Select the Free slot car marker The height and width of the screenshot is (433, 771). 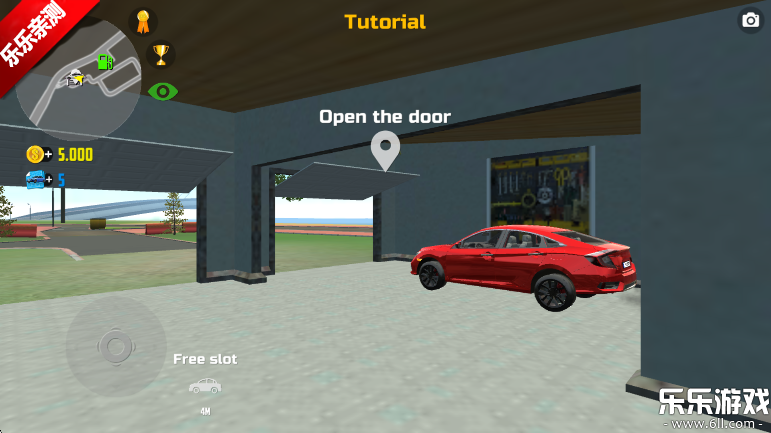pos(205,385)
